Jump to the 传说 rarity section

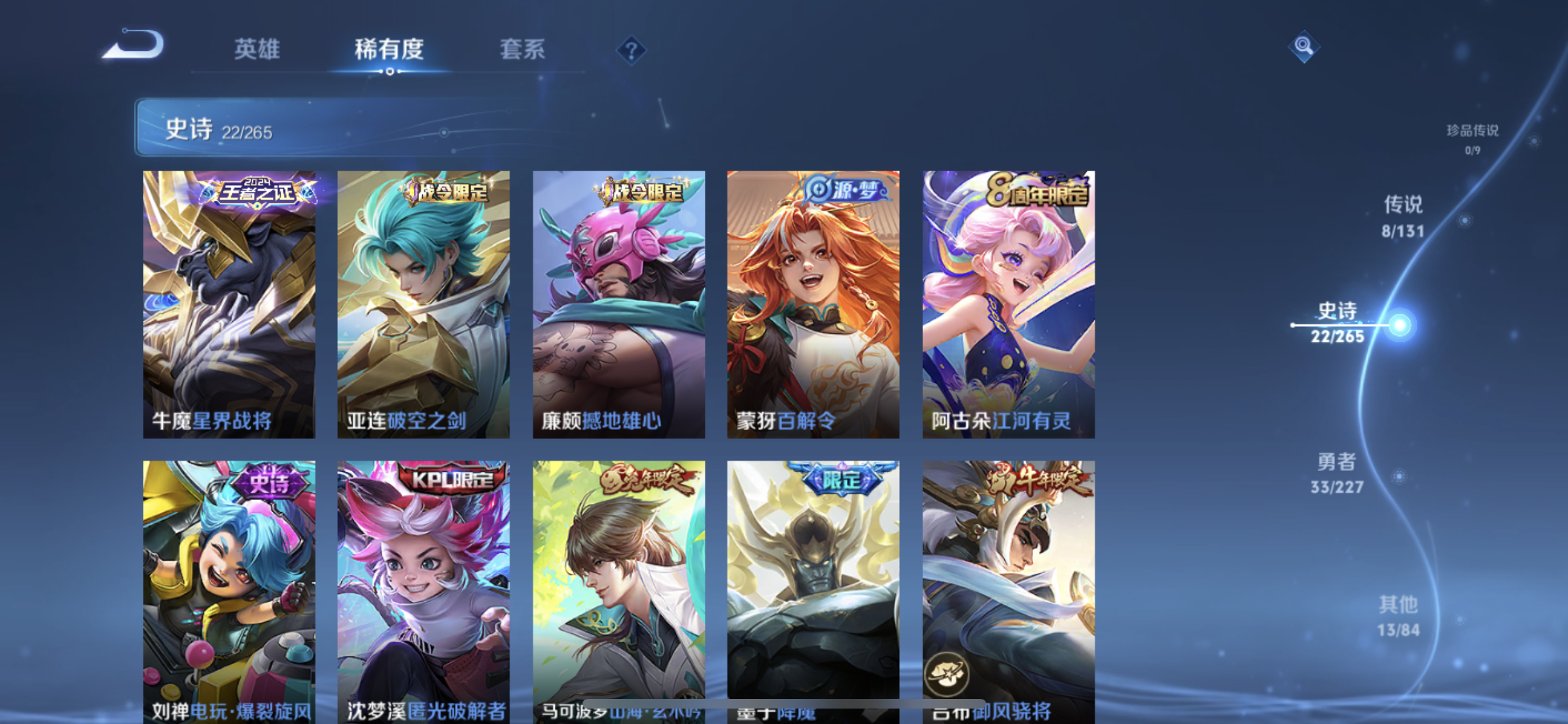pyautogui.click(x=1403, y=216)
